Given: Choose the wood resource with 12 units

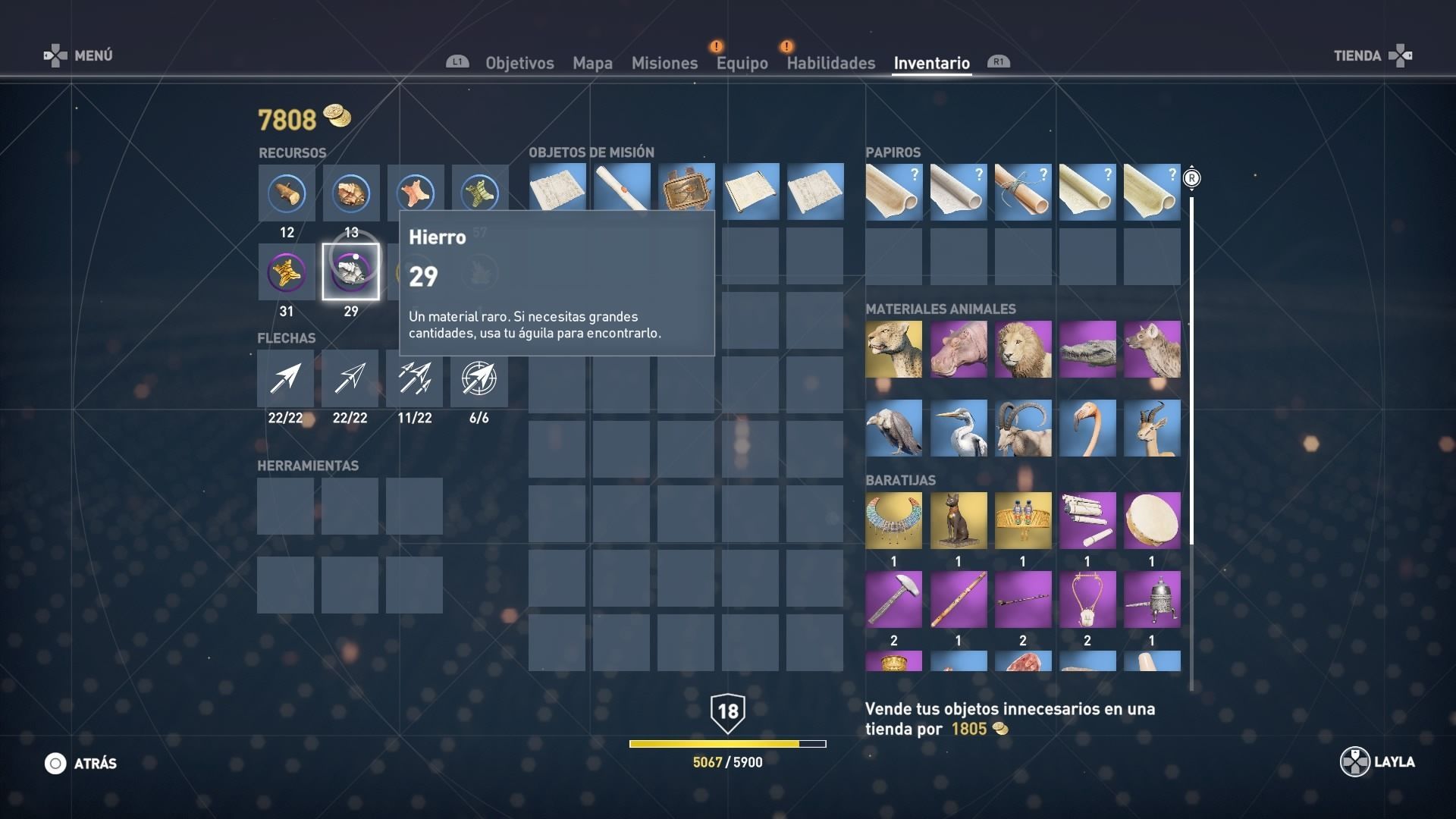Looking at the screenshot, I should point(287,193).
